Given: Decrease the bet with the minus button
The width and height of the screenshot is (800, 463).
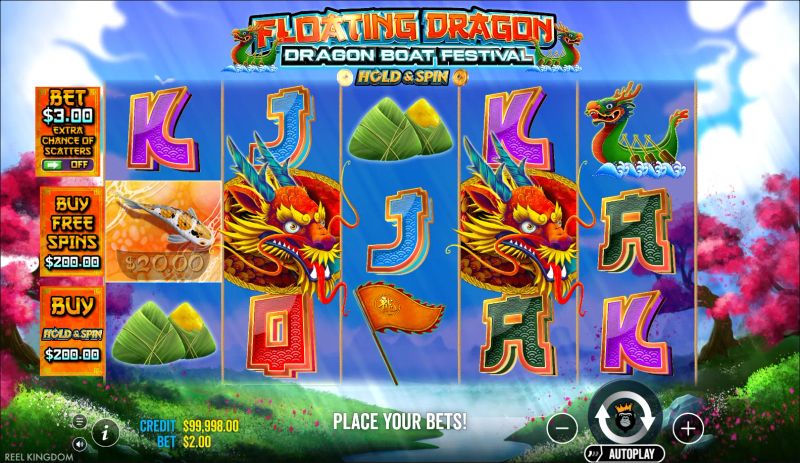Looking at the screenshot, I should point(562,430).
